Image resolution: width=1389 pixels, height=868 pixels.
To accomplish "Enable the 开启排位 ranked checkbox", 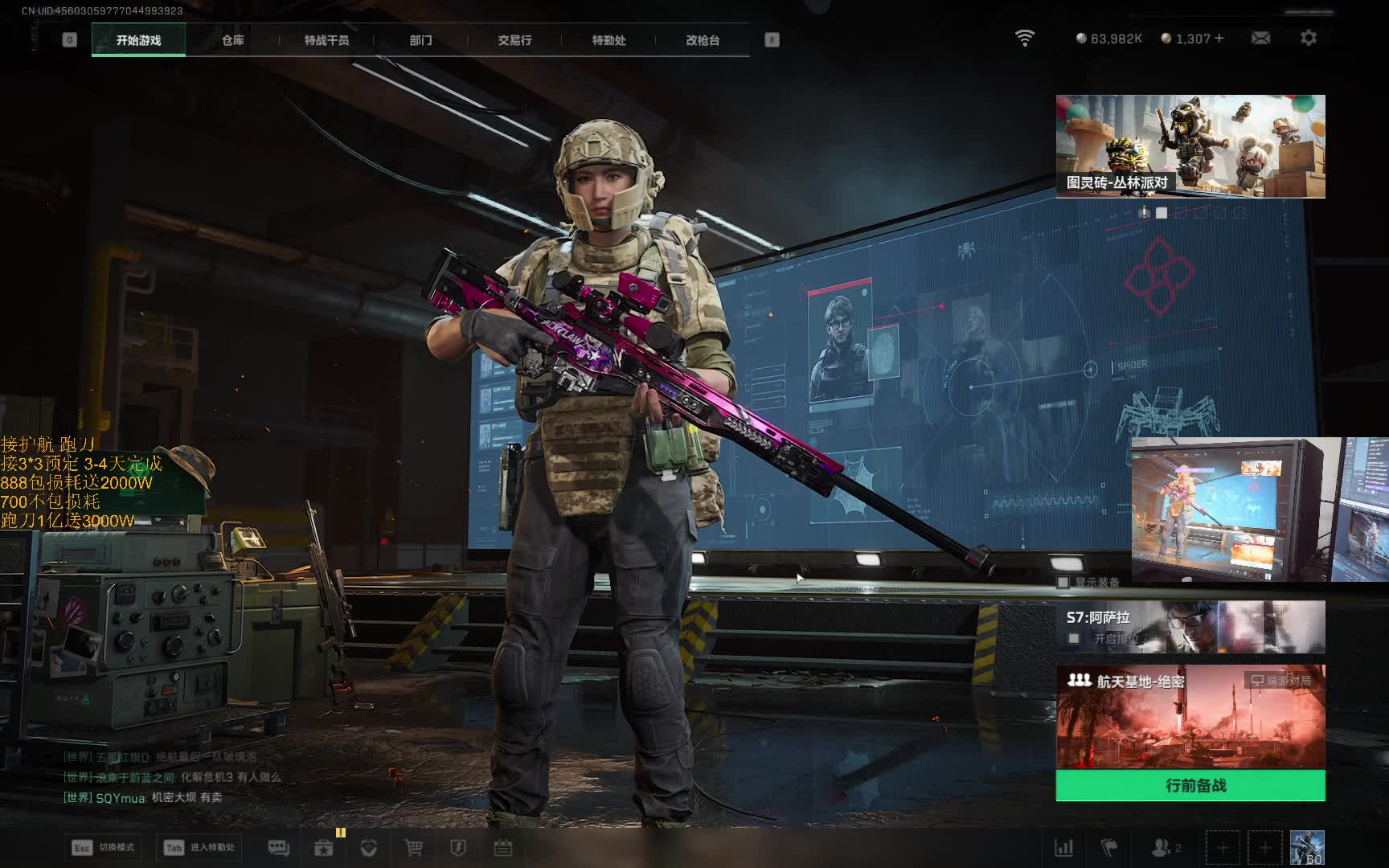I will point(1074,638).
